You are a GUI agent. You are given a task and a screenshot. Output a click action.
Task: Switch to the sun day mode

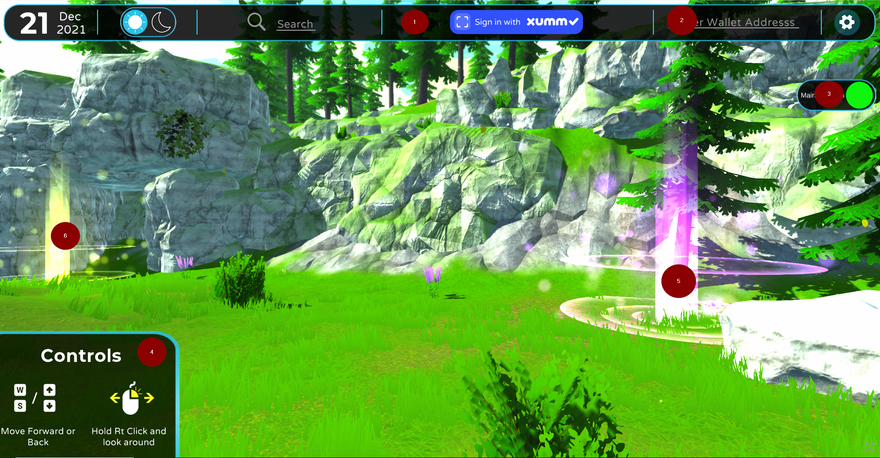click(135, 22)
